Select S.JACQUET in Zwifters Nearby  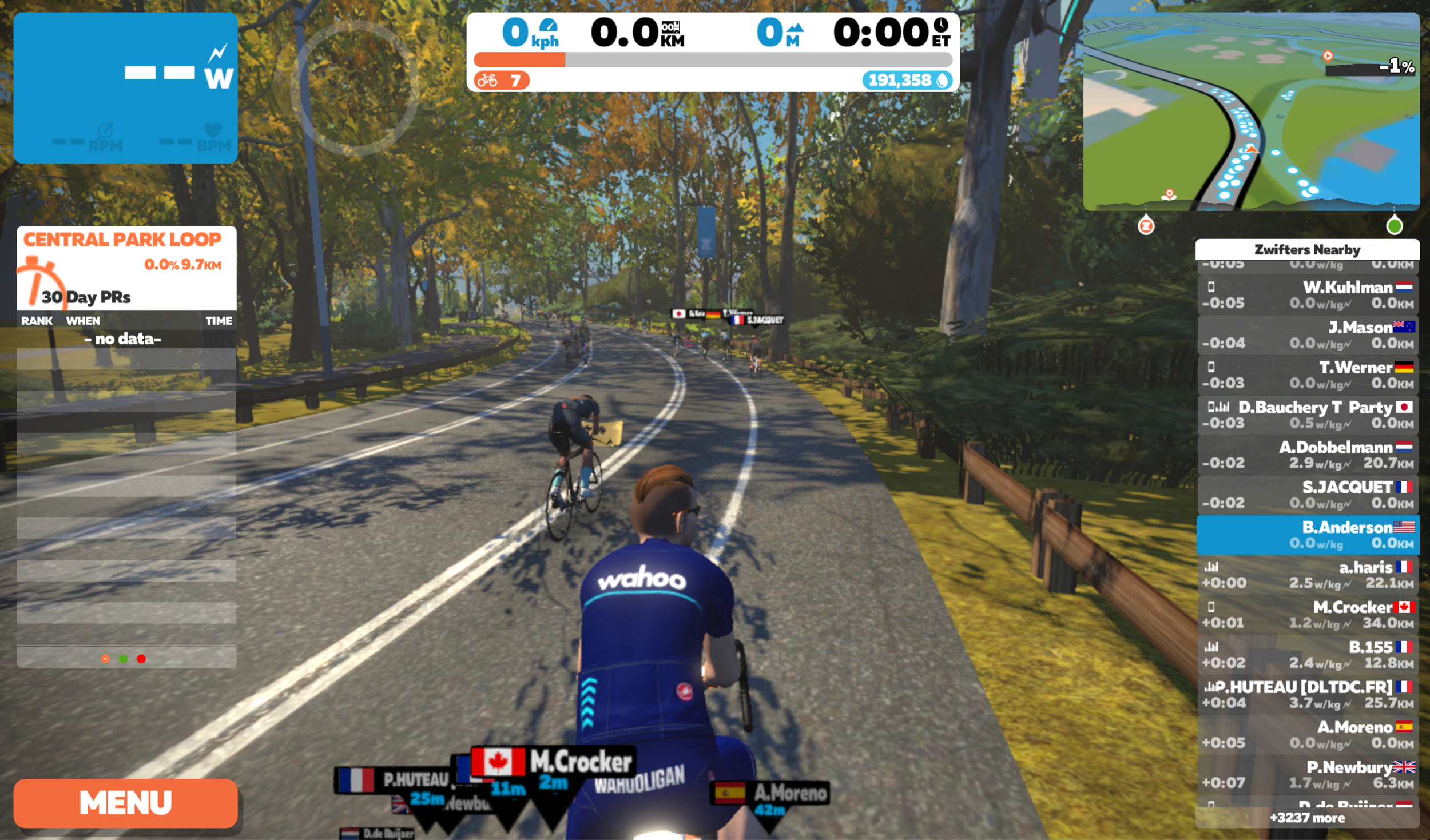1308,495
